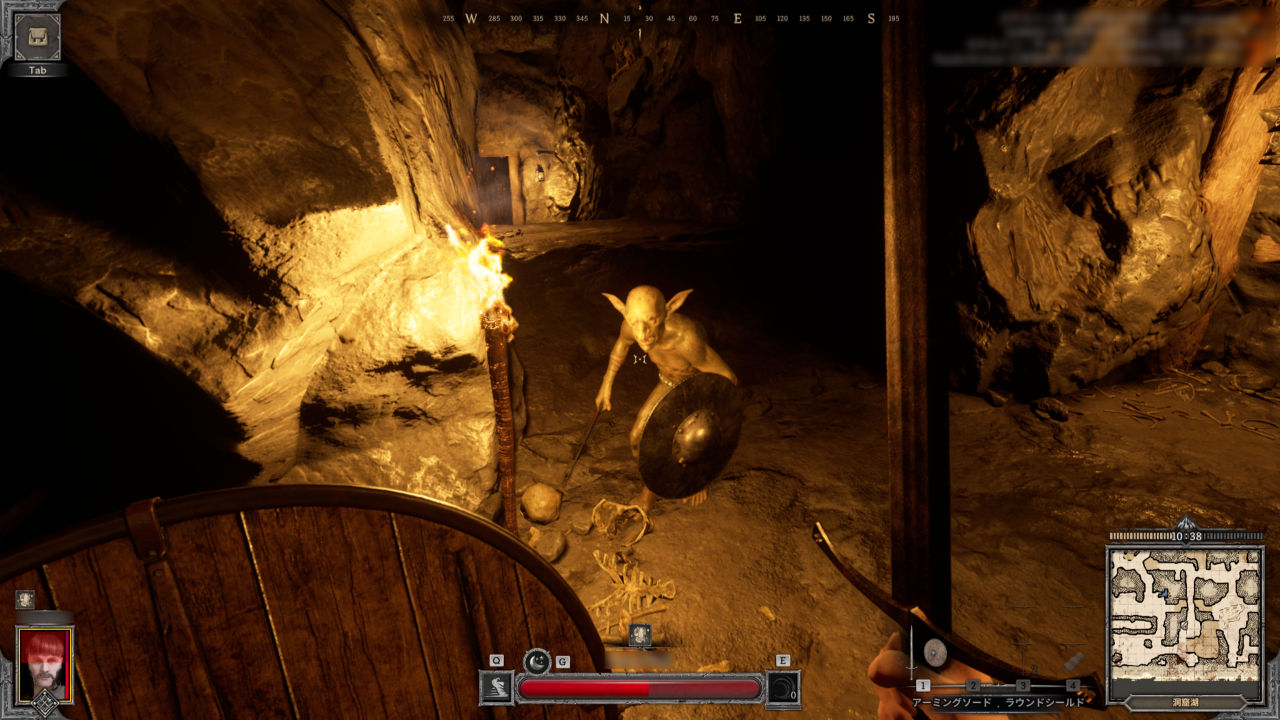
Task: Activate the circular ring ability slot
Action: 783,689
